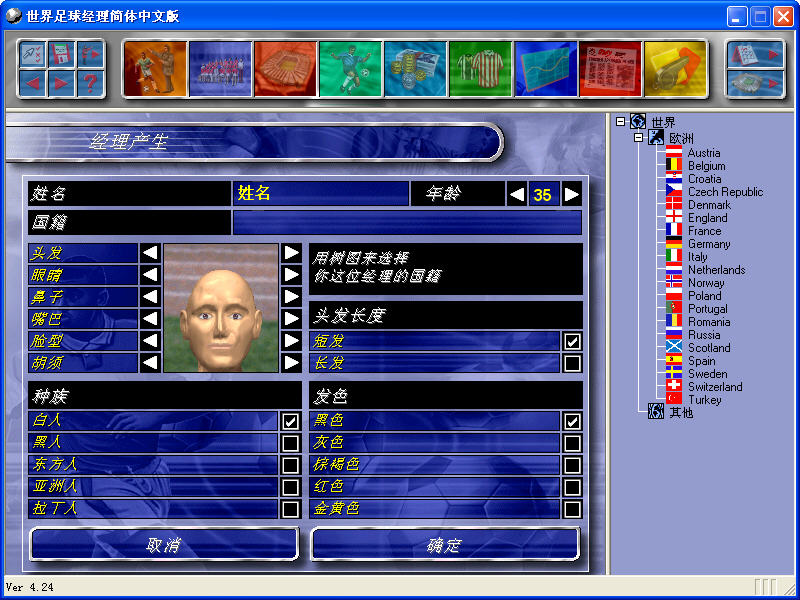Select England in the country tree

click(707, 218)
